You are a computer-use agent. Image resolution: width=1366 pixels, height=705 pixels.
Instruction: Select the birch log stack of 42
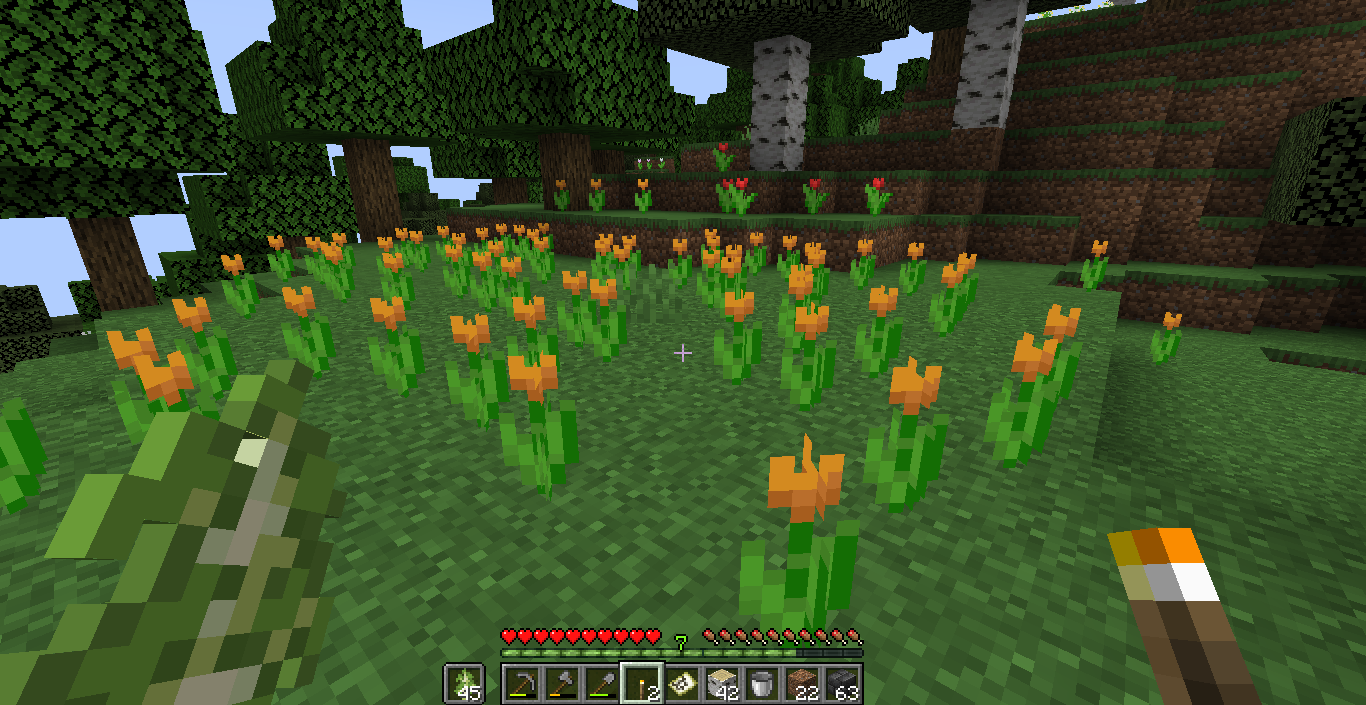721,684
